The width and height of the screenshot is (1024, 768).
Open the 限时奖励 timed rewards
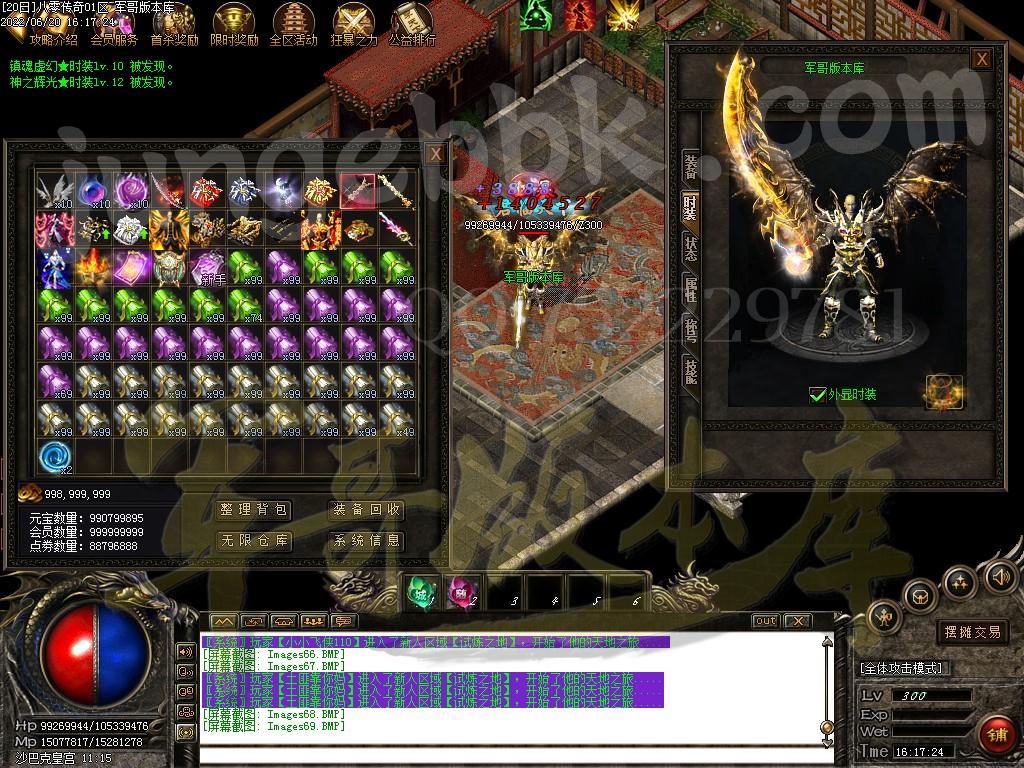[234, 25]
